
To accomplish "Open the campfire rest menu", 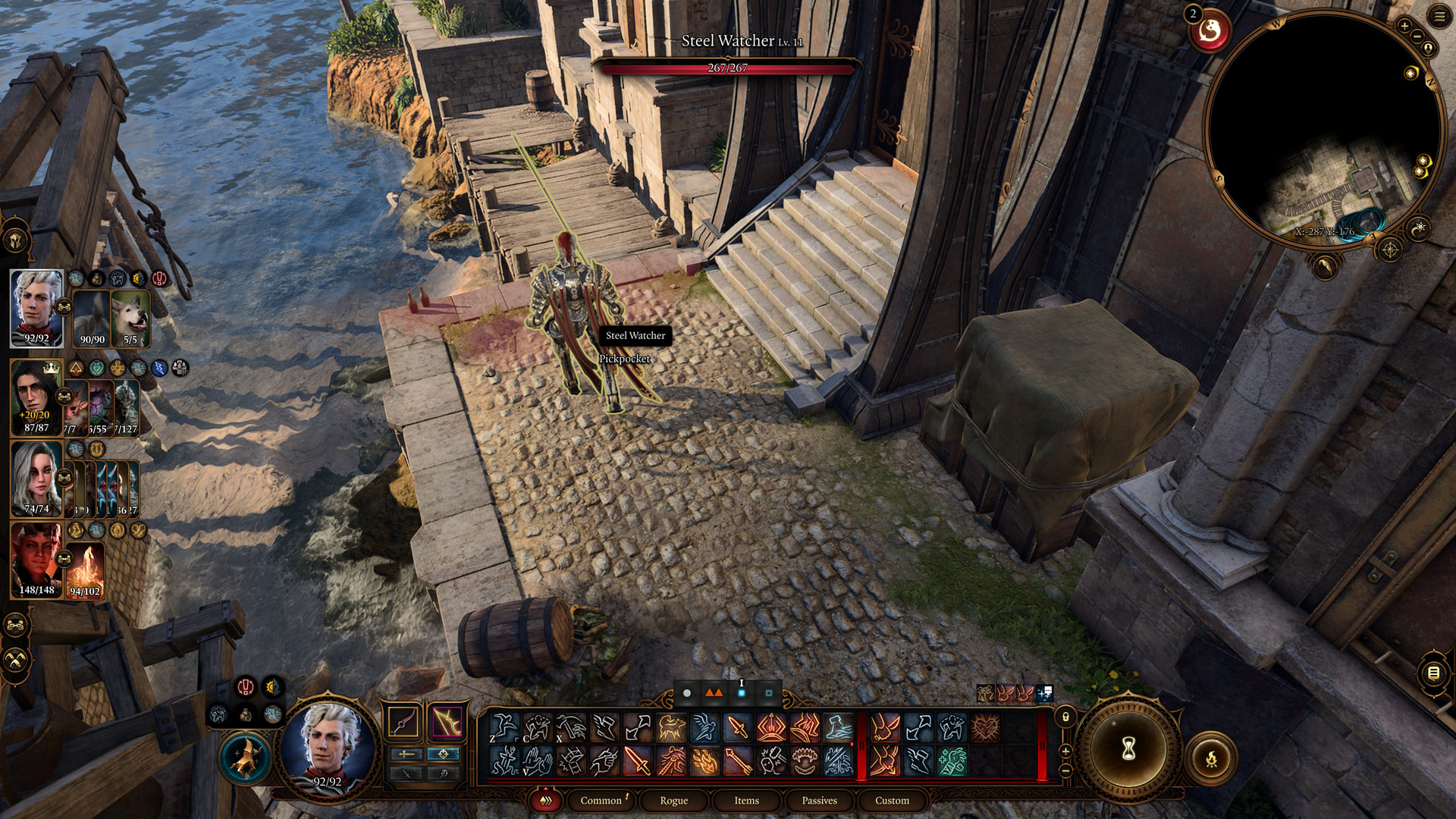I will (x=1211, y=758).
